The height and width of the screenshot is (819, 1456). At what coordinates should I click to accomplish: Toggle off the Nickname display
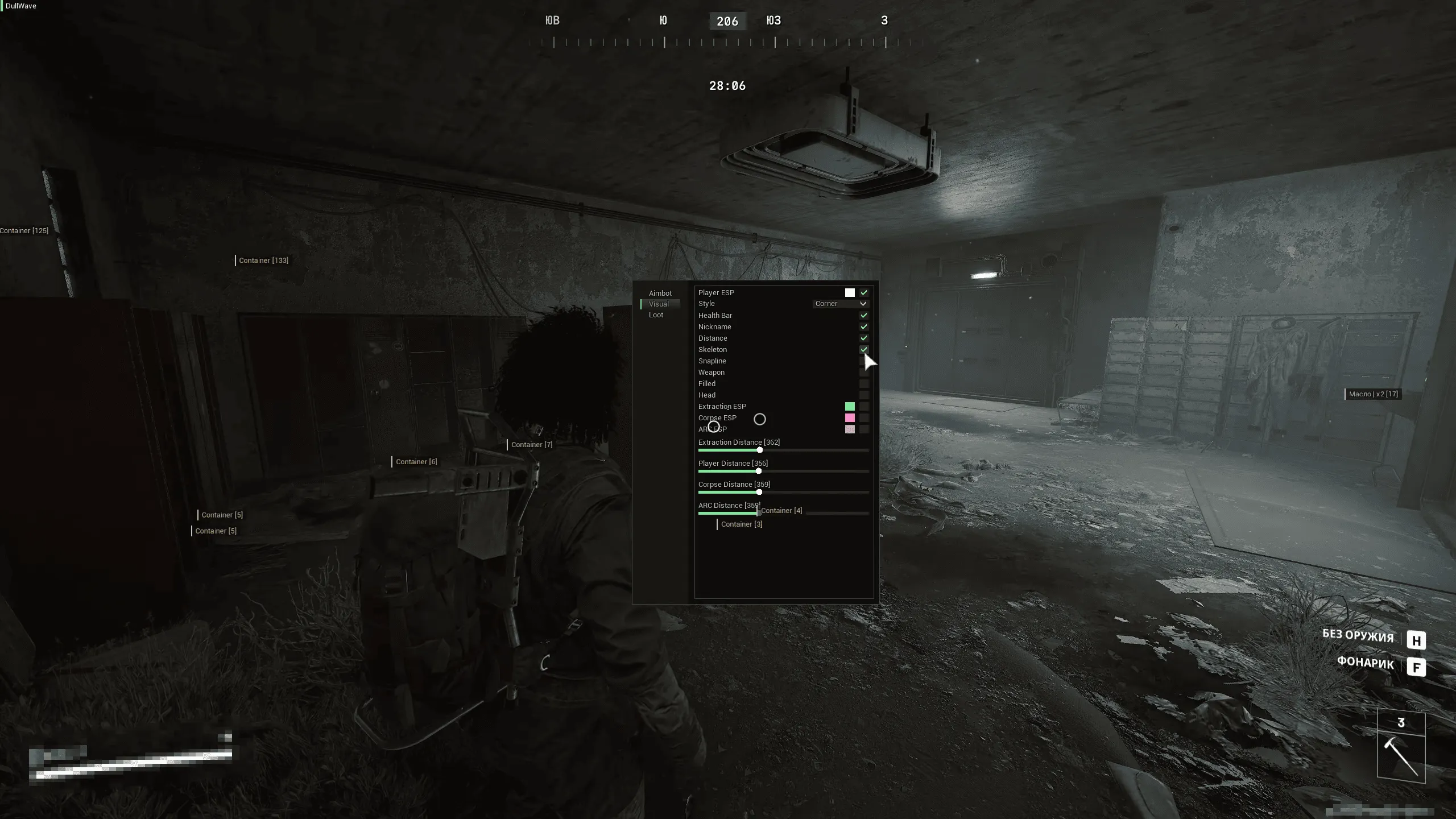pos(864,326)
